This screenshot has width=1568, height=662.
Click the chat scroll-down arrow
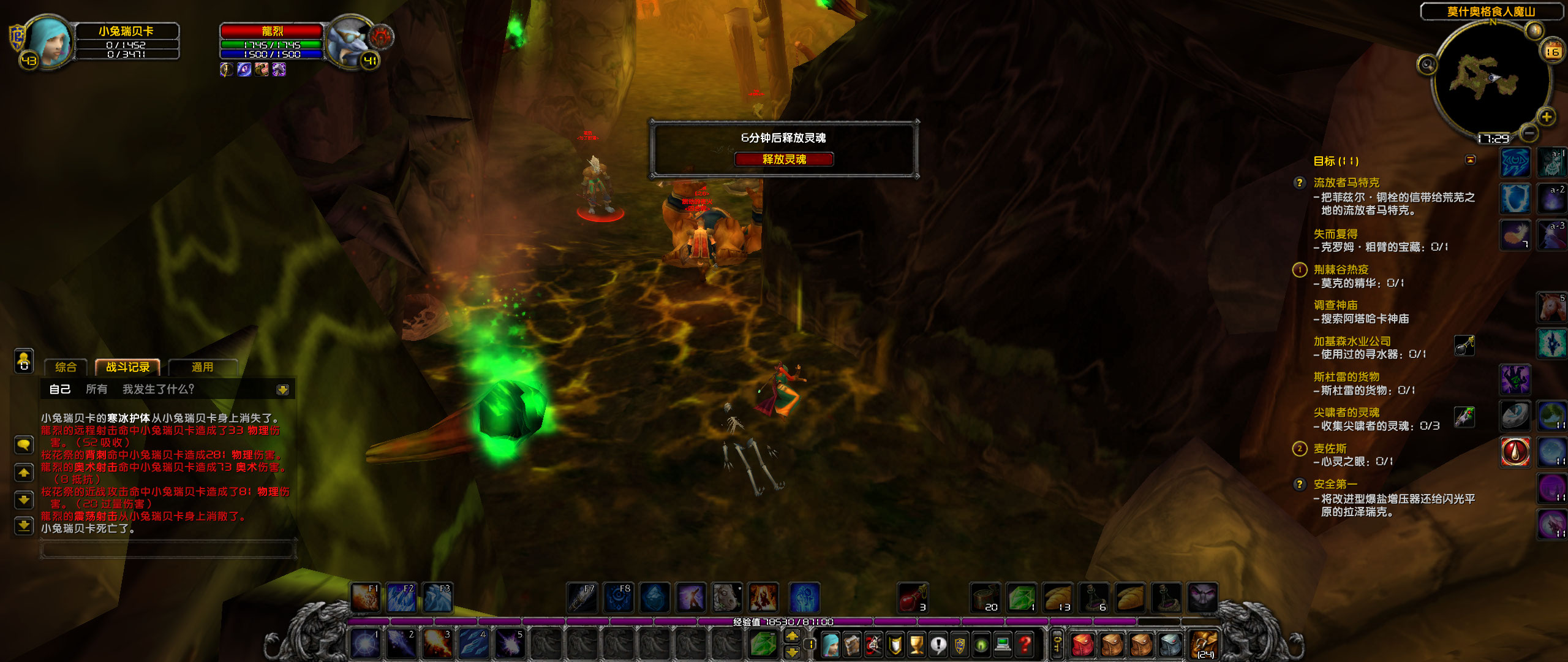point(23,499)
